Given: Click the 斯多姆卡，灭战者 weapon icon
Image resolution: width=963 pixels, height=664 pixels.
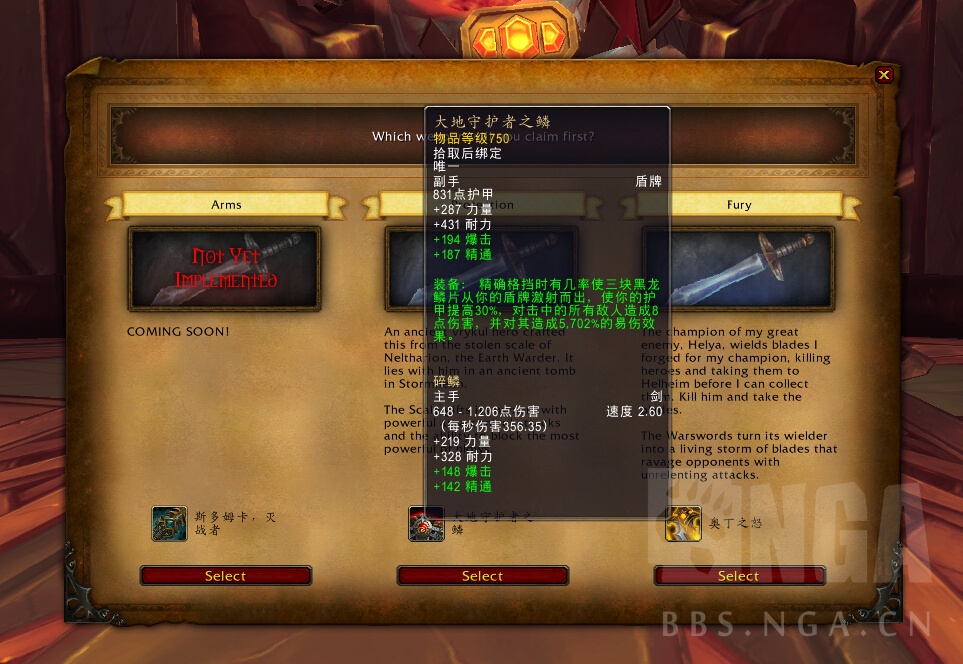Looking at the screenshot, I should coord(169,523).
